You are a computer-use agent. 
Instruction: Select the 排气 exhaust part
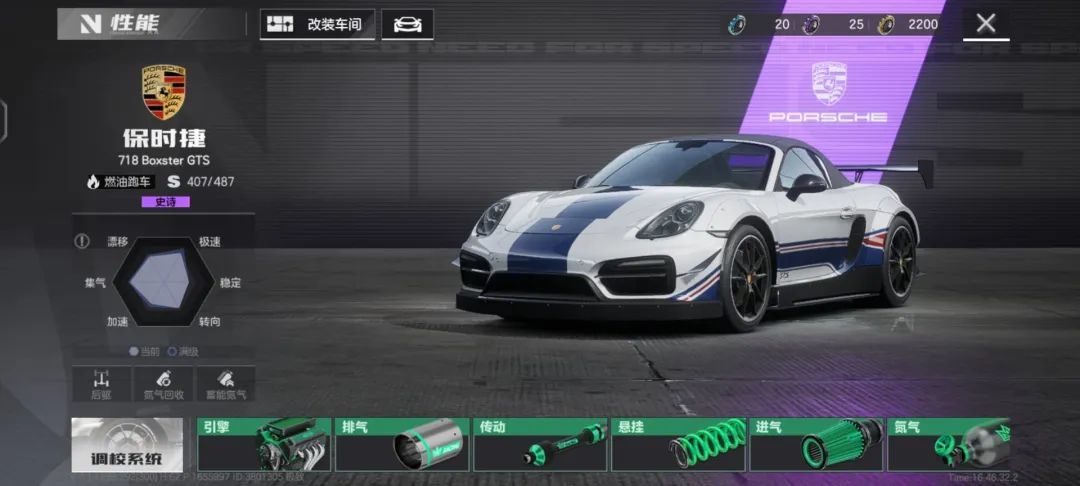point(401,445)
